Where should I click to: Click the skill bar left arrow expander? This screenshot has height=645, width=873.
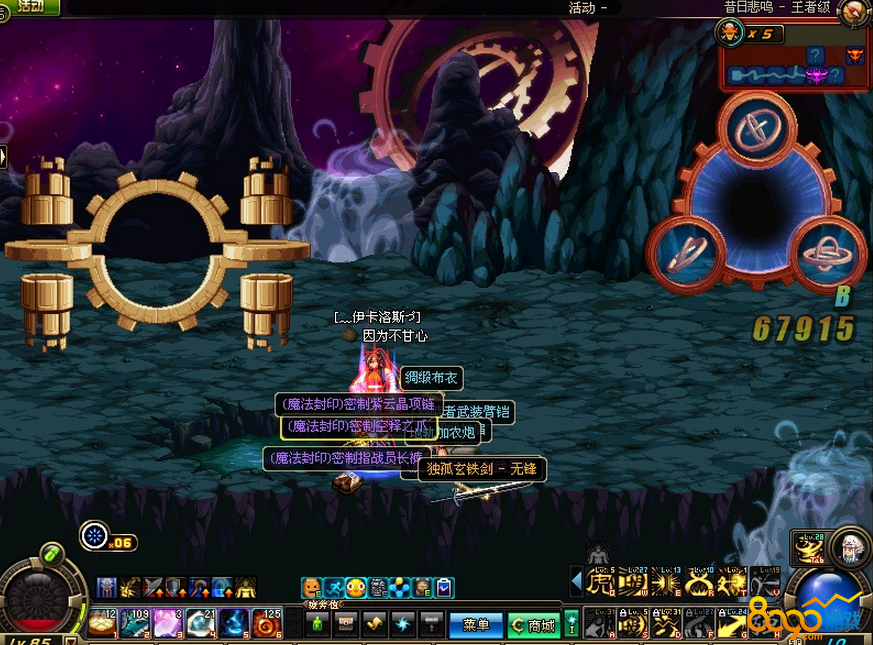pos(576,581)
